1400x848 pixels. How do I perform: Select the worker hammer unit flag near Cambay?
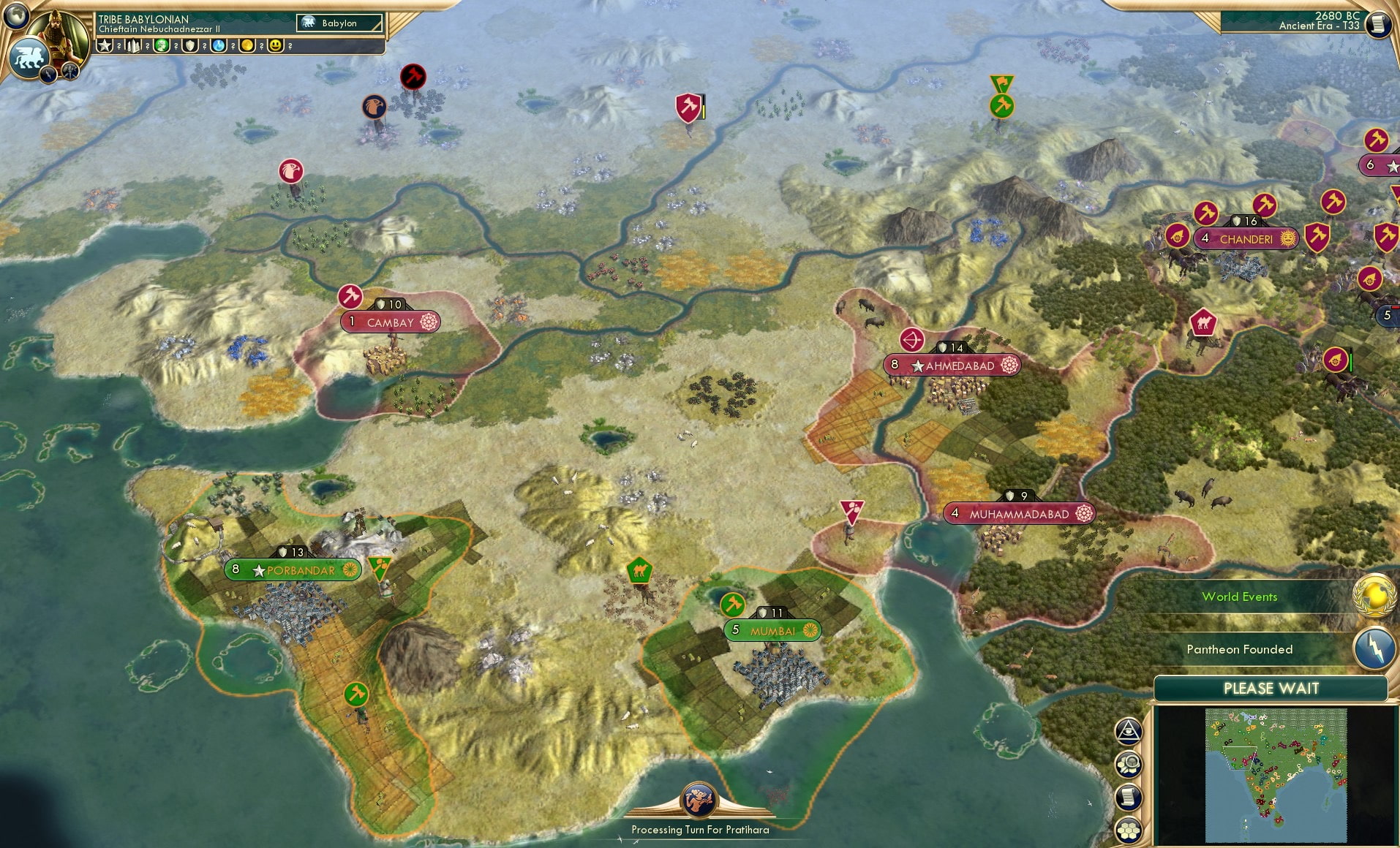(351, 297)
